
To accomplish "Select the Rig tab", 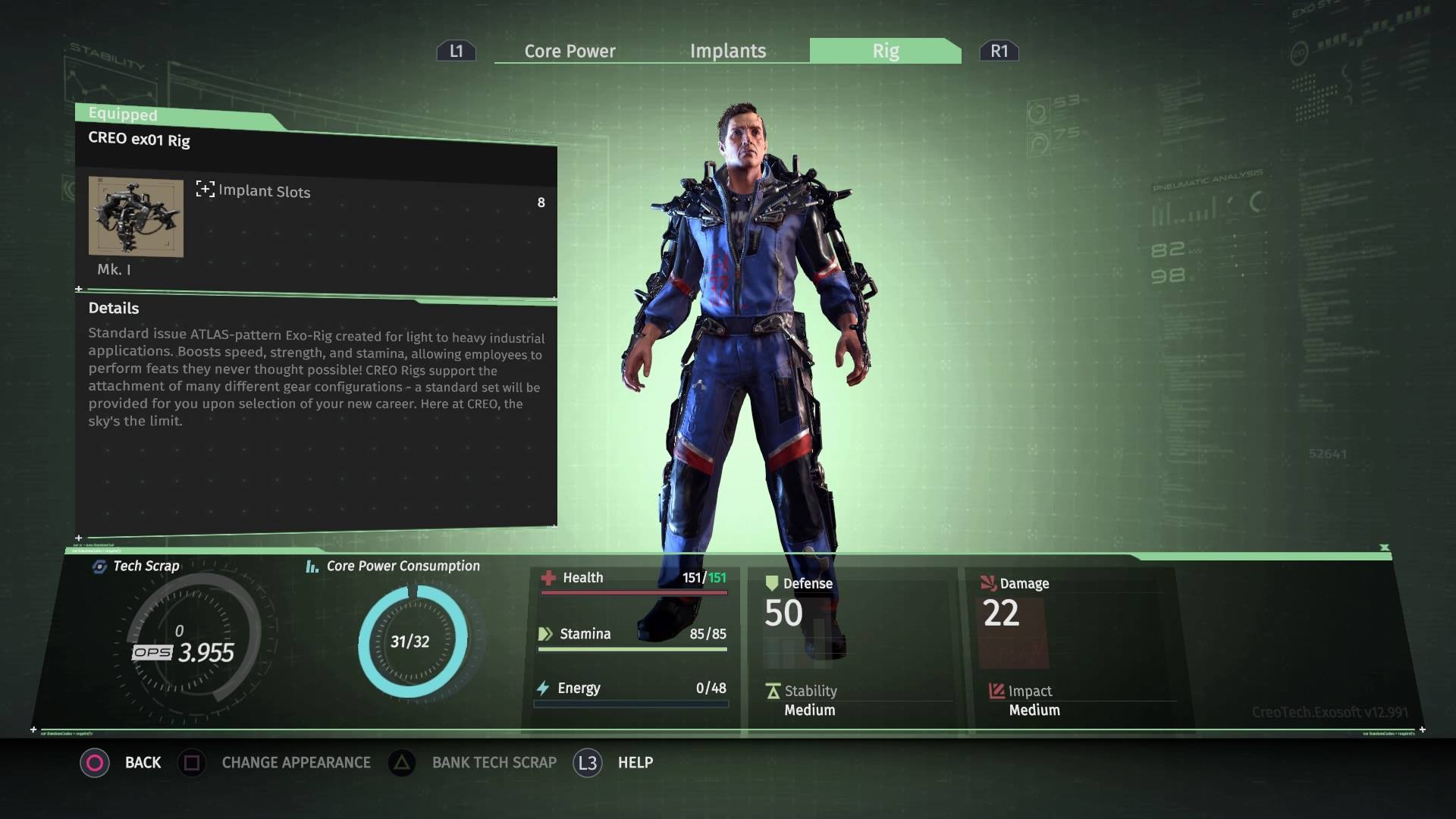I will click(x=885, y=51).
